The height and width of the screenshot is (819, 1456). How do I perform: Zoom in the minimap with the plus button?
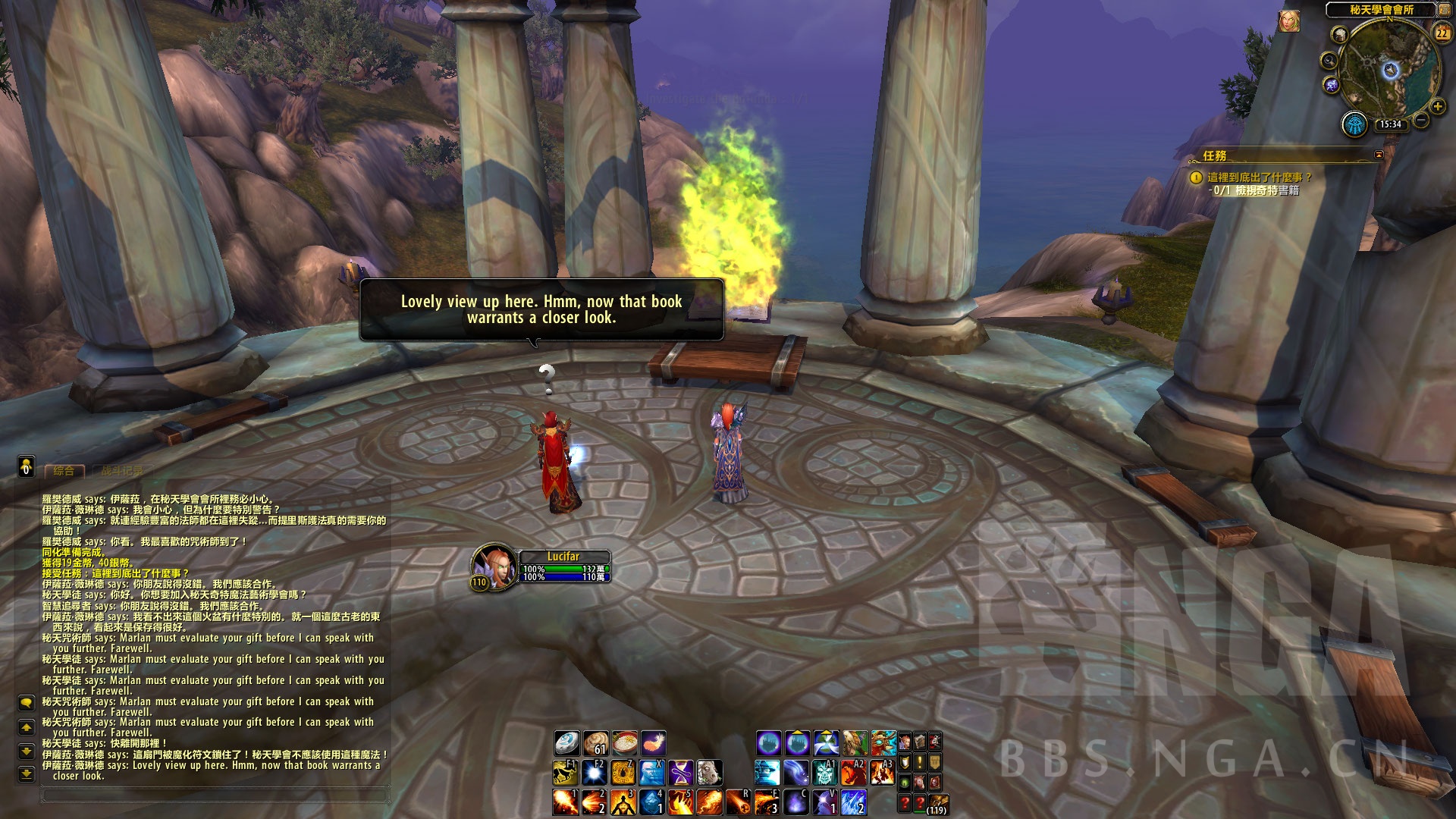click(1437, 106)
